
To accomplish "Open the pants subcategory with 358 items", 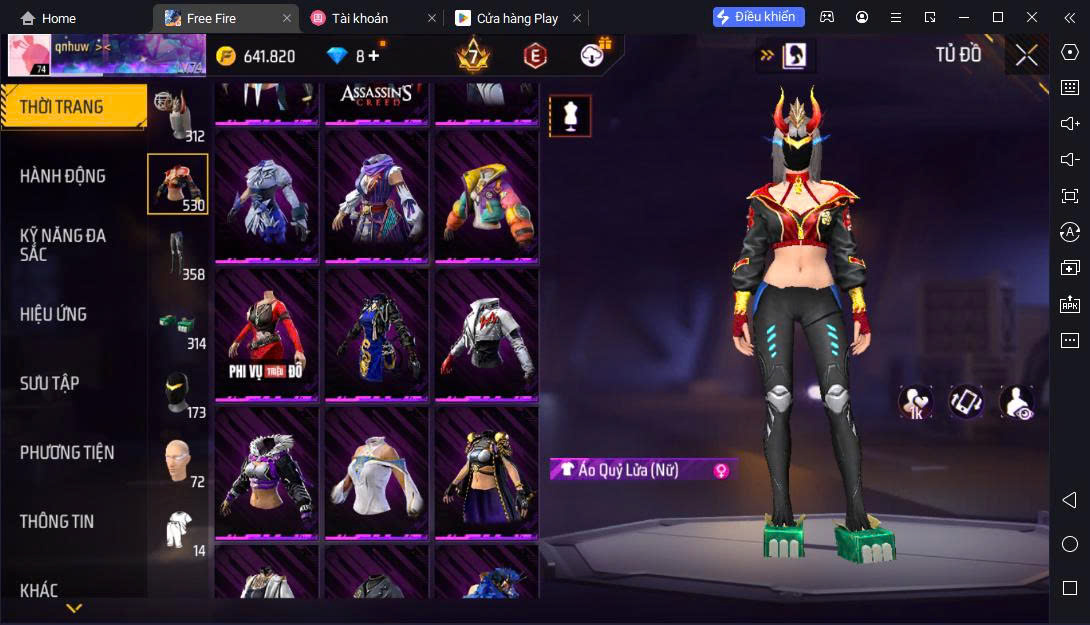I will [178, 253].
